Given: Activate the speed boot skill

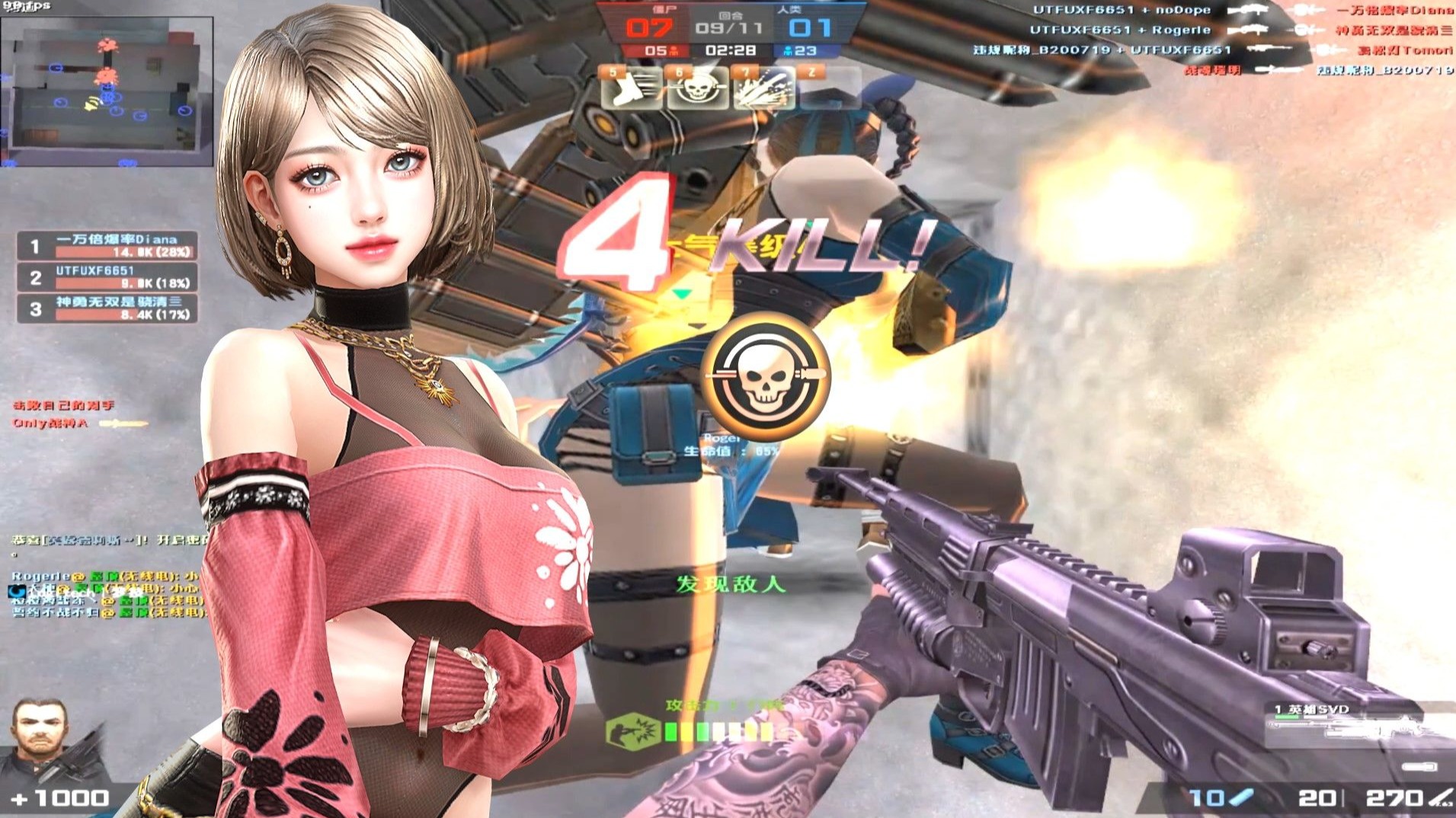Looking at the screenshot, I should click(x=632, y=90).
